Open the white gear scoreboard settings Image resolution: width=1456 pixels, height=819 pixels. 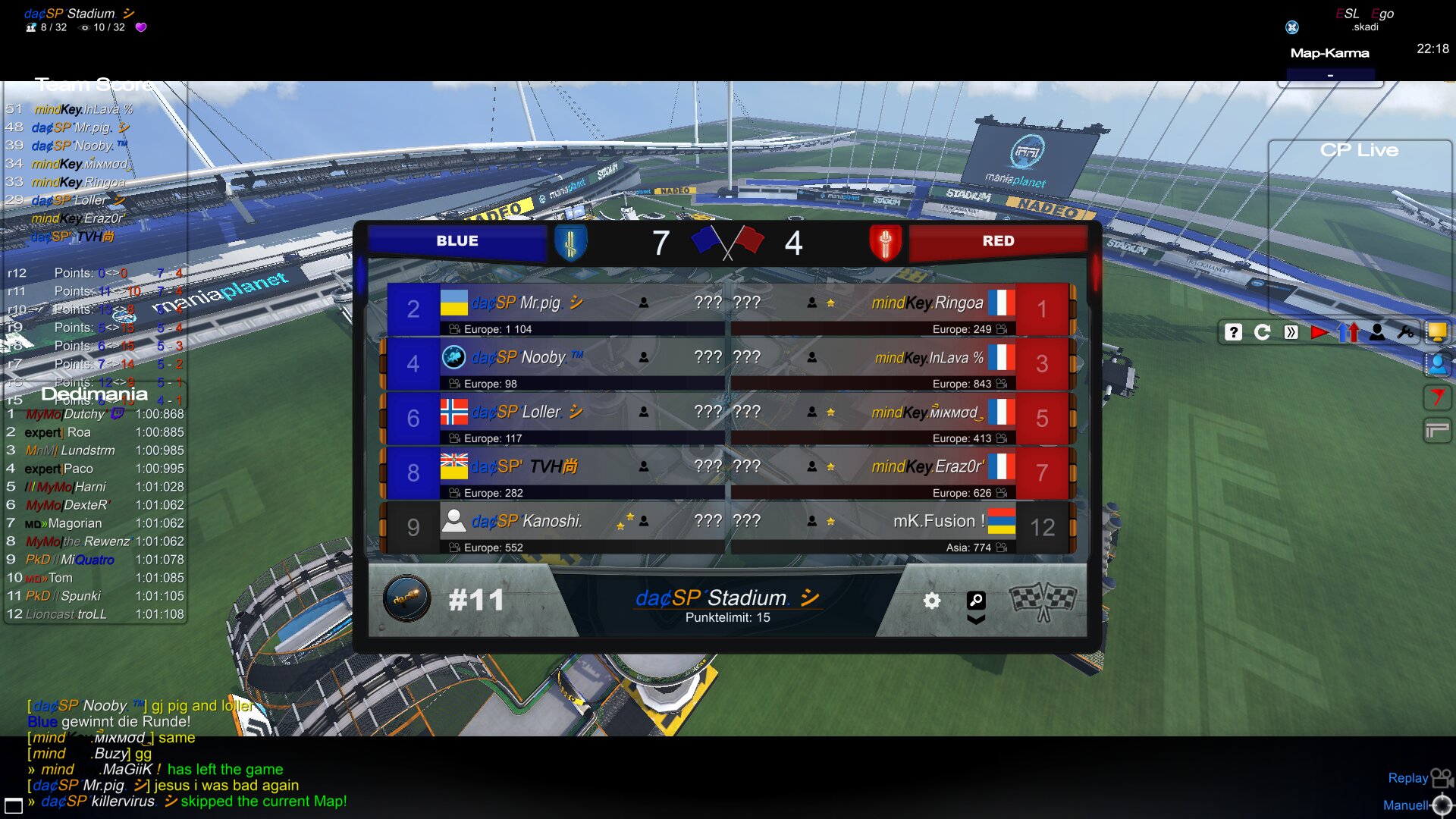pos(932,601)
